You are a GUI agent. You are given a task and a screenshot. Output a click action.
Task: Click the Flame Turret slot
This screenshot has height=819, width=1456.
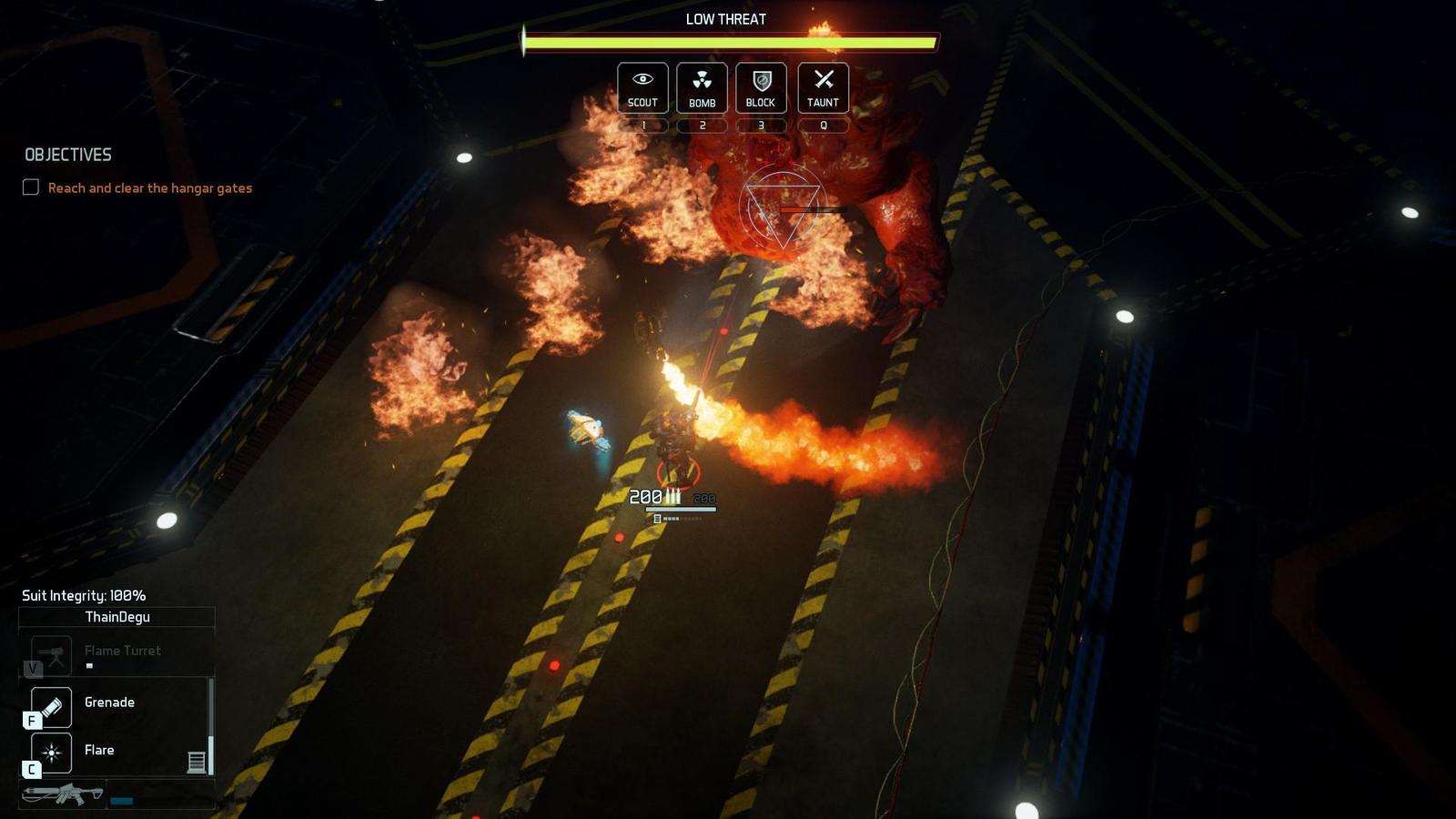coord(52,653)
